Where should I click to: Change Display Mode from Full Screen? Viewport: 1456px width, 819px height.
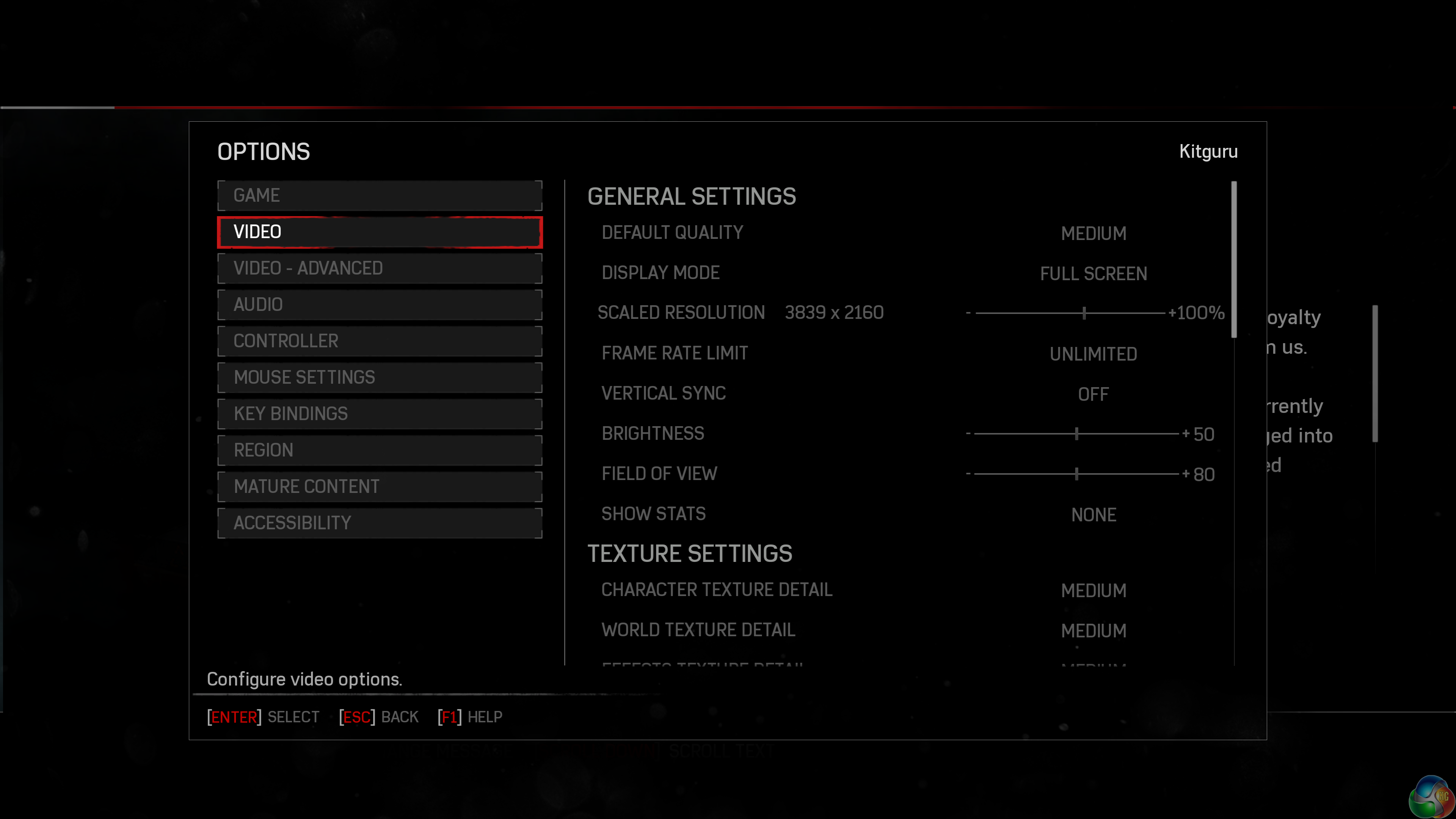tap(1093, 274)
